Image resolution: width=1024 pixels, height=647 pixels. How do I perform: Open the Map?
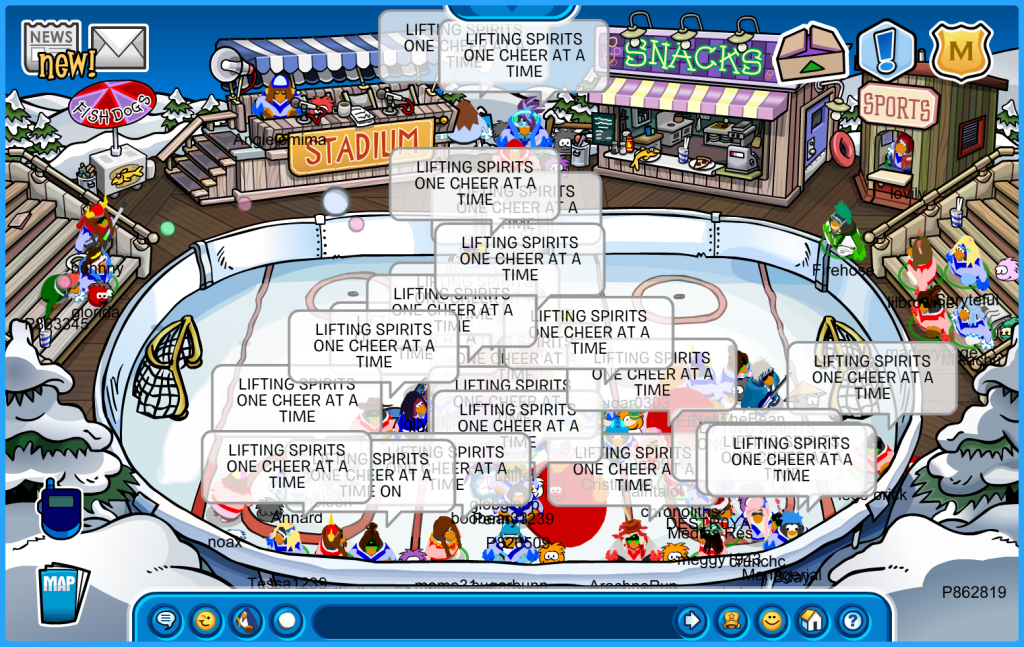(62, 594)
